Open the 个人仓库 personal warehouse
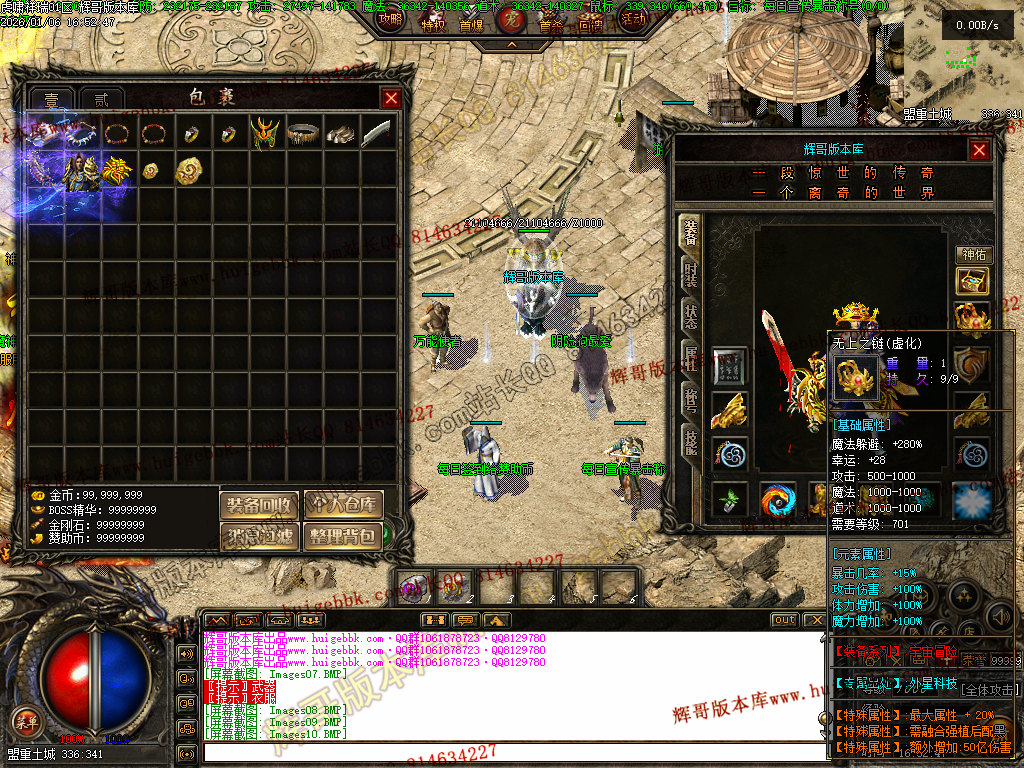The image size is (1024, 768). click(343, 505)
